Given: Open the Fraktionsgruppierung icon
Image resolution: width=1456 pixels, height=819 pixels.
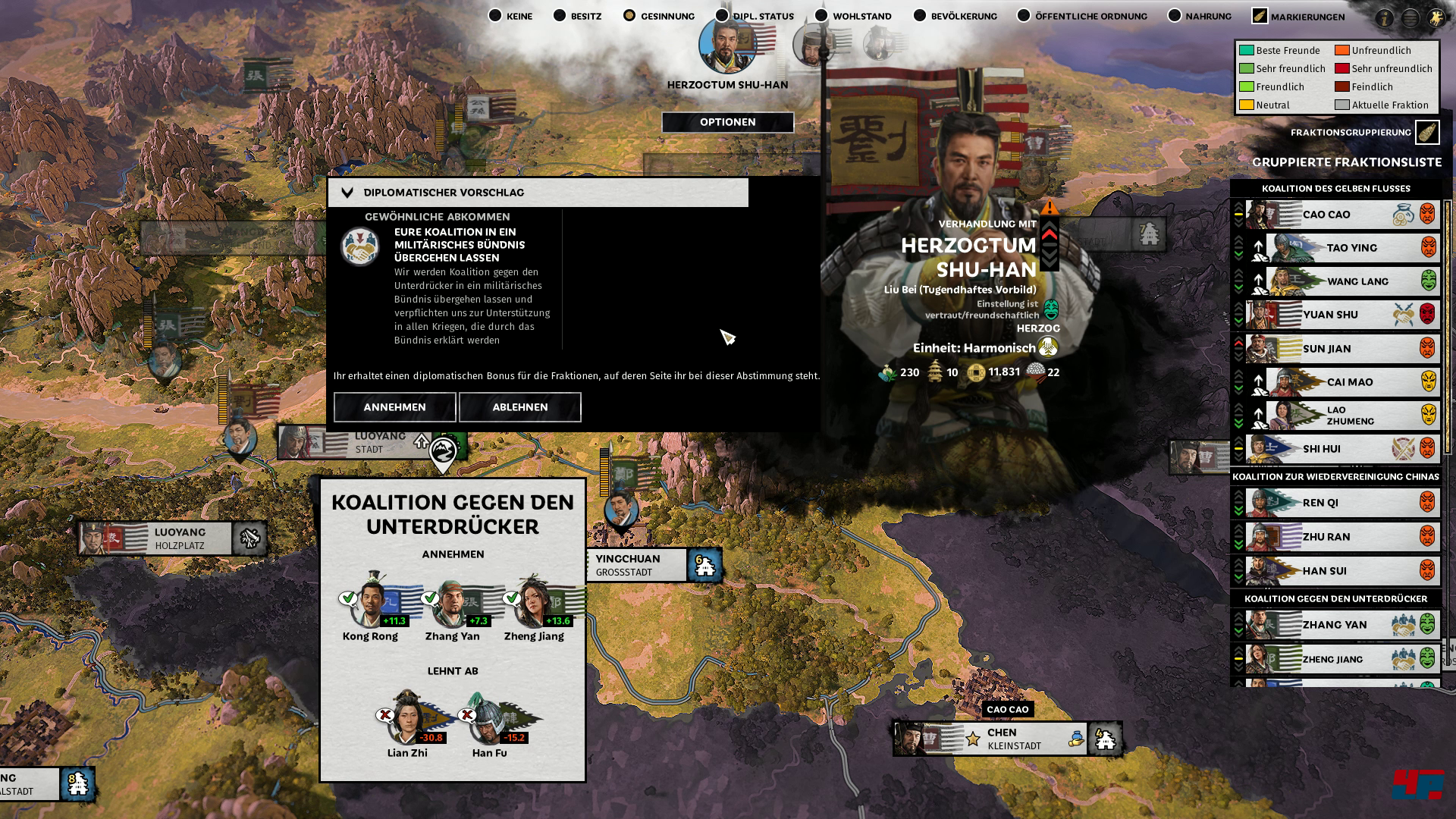Looking at the screenshot, I should [1429, 131].
